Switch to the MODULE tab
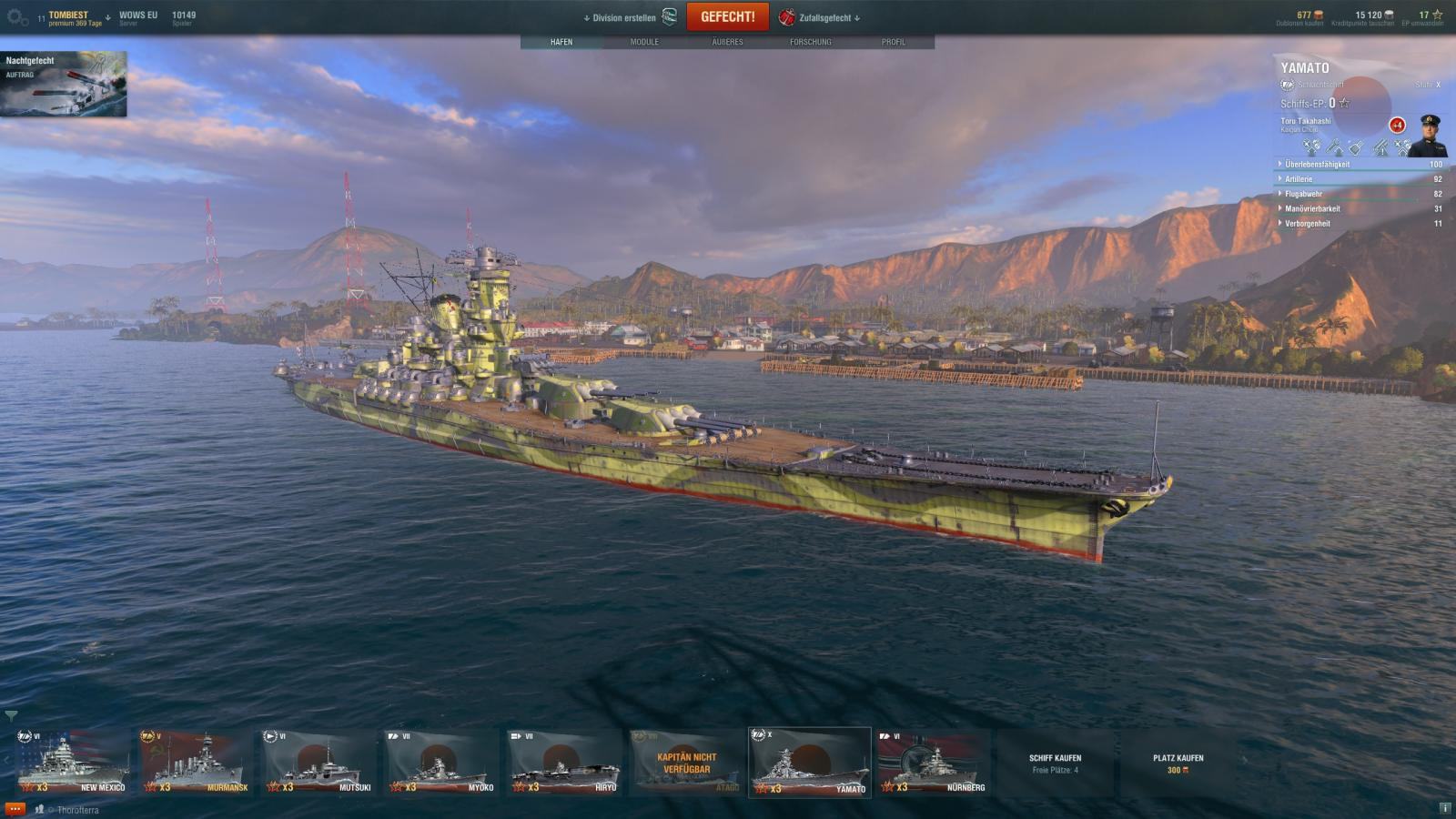 click(x=644, y=42)
